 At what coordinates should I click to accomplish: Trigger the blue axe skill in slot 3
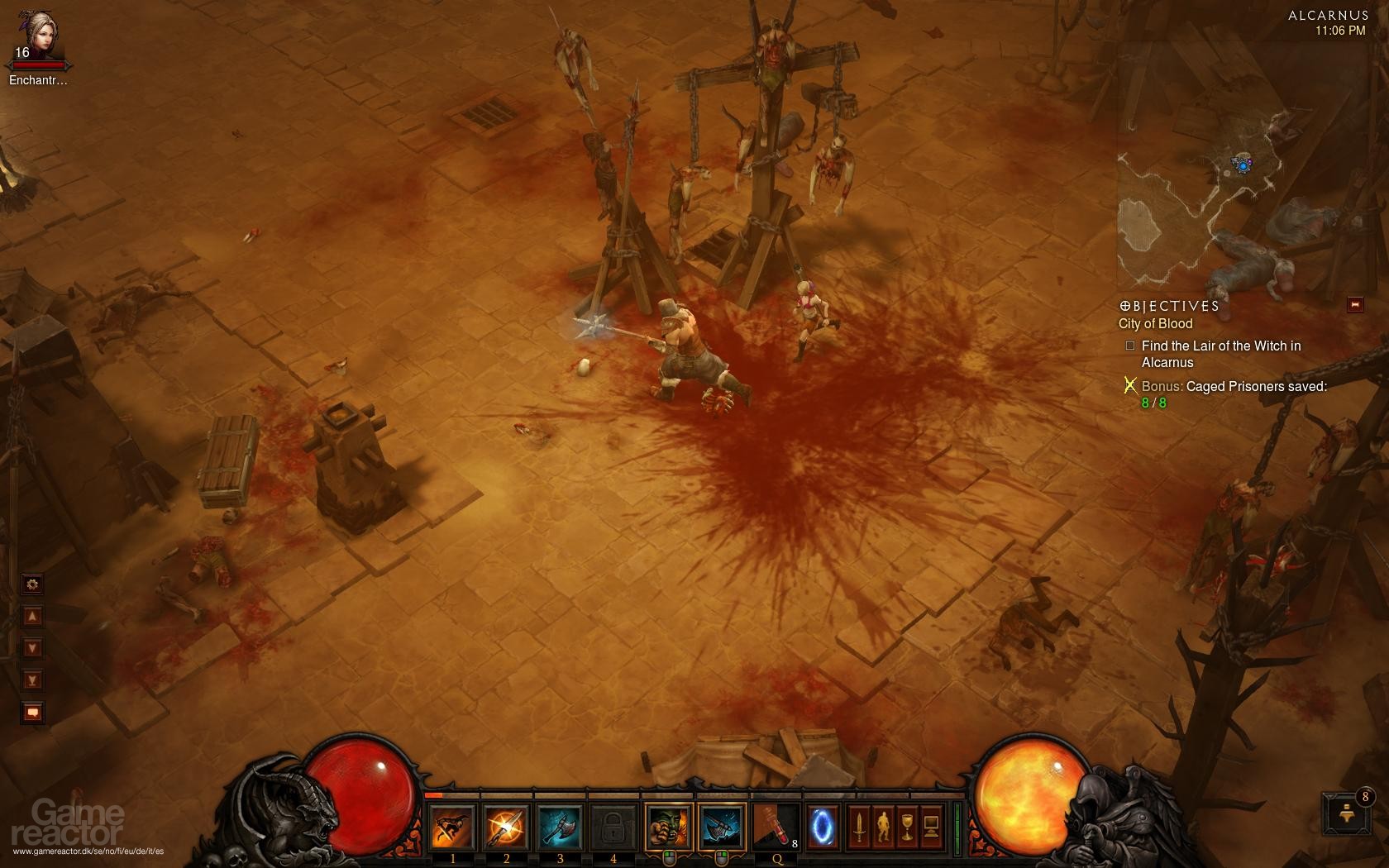tap(560, 827)
